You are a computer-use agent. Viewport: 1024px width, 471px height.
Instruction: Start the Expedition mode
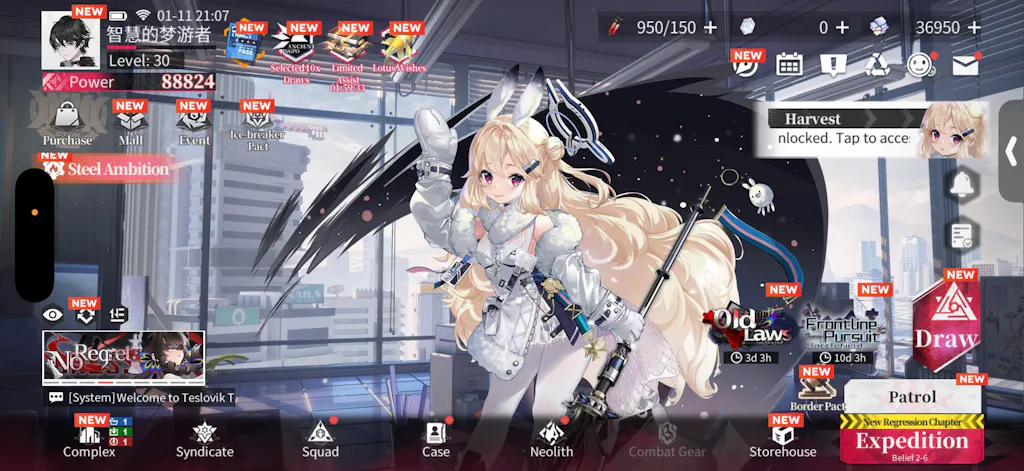pyautogui.click(x=911, y=441)
